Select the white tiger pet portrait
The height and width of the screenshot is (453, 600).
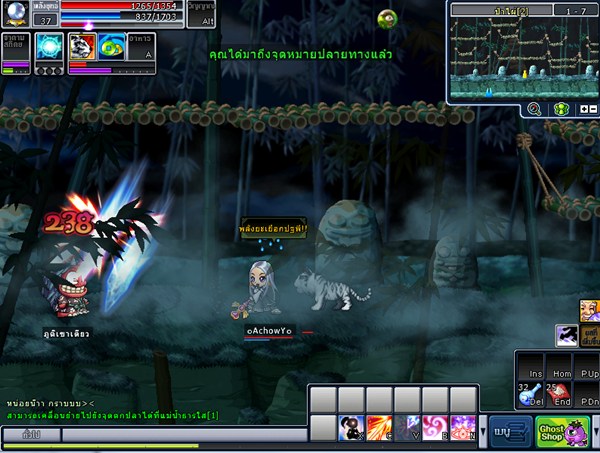(x=81, y=46)
